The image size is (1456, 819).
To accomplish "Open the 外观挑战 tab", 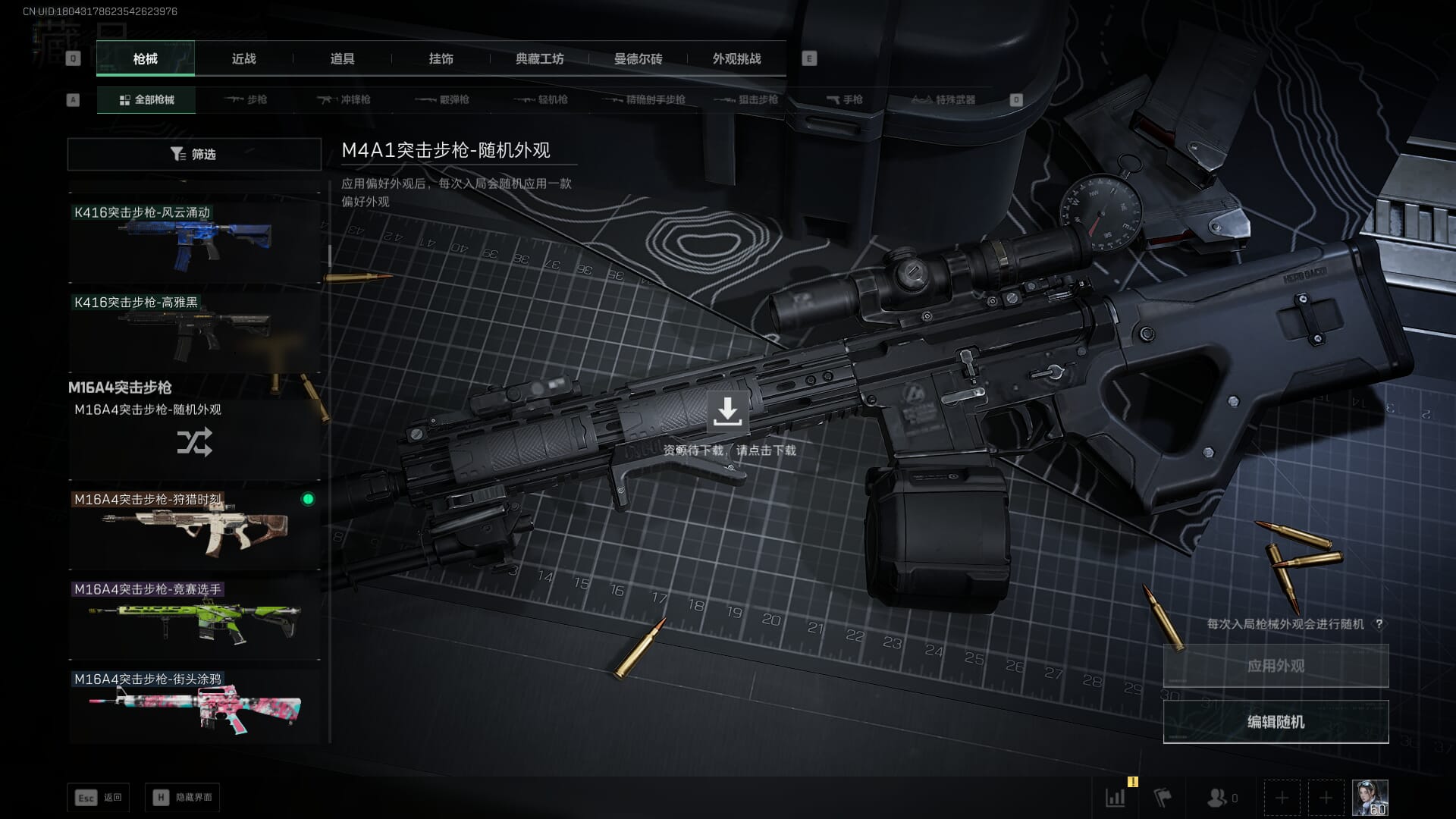I will 736,58.
